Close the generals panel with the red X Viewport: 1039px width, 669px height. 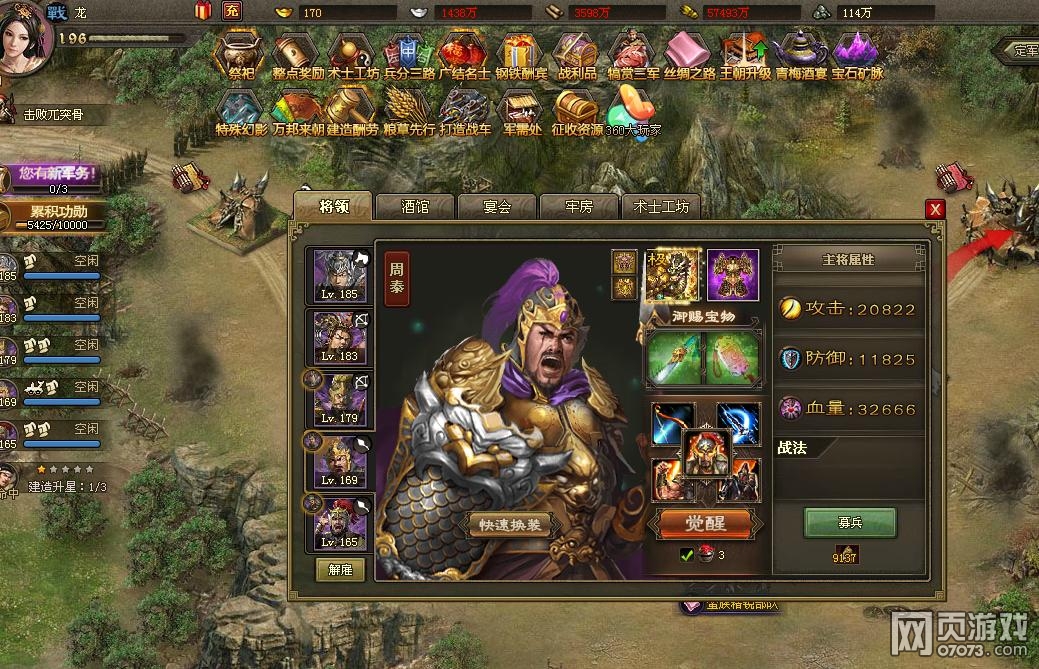pyautogui.click(x=935, y=209)
